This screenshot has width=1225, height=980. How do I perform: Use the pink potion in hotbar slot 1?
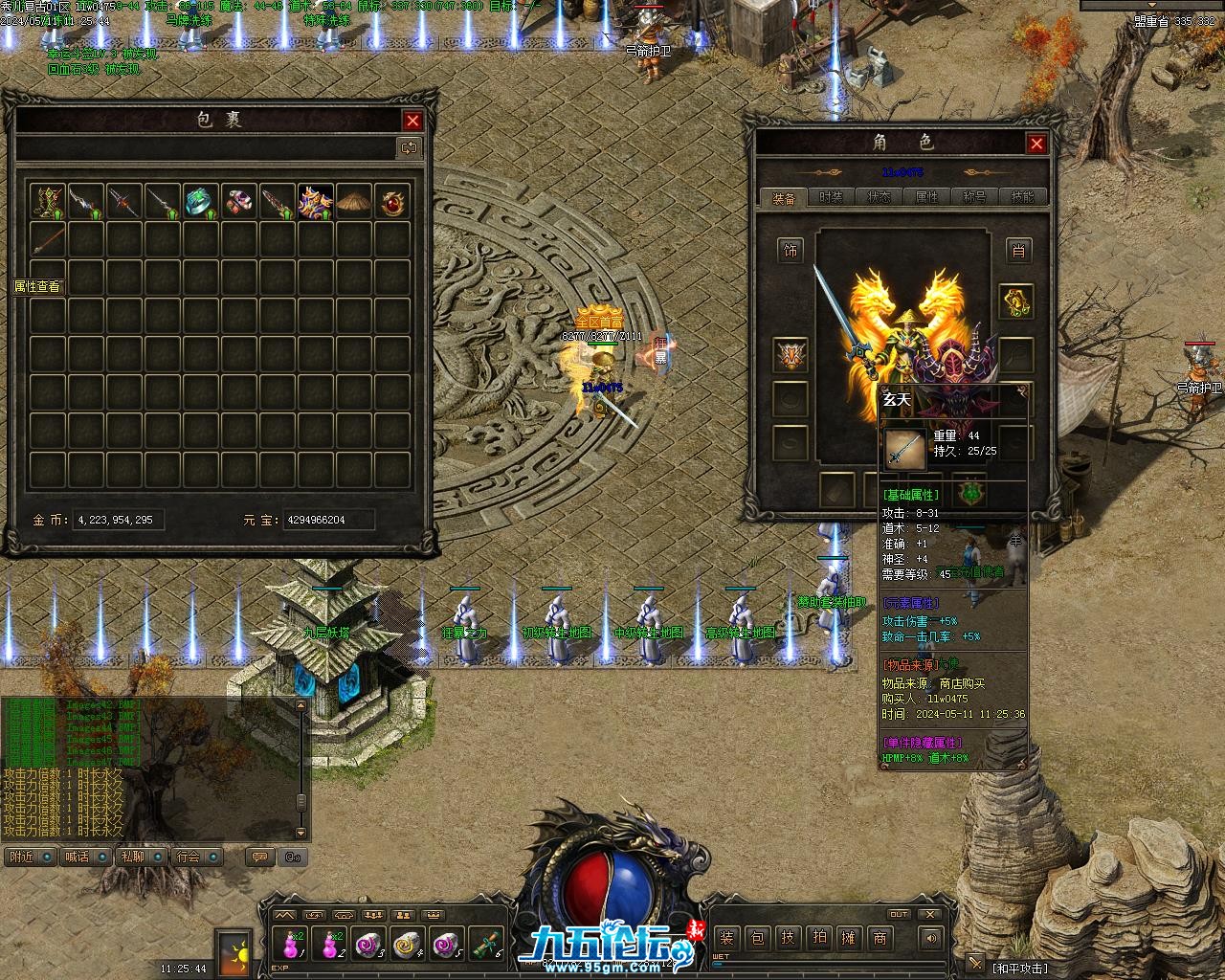coord(291,944)
